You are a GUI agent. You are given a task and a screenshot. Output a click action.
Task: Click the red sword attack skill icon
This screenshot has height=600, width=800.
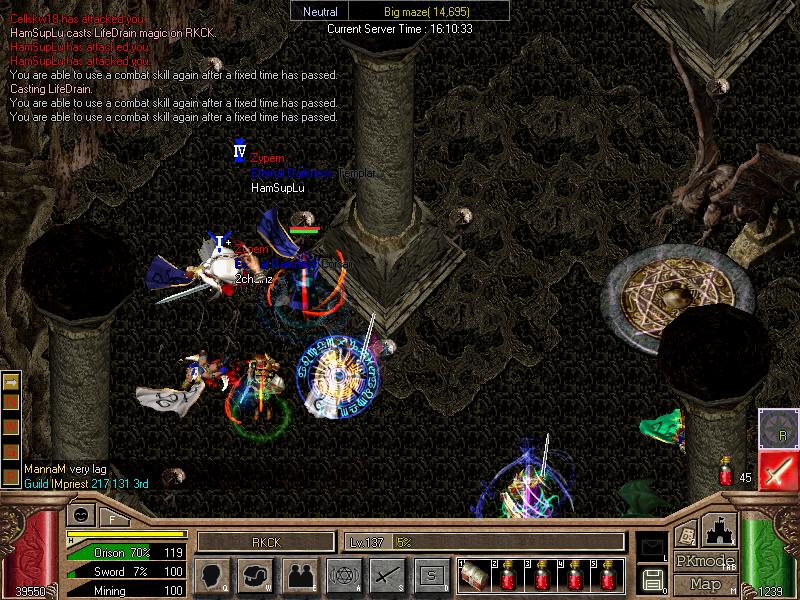coord(777,472)
